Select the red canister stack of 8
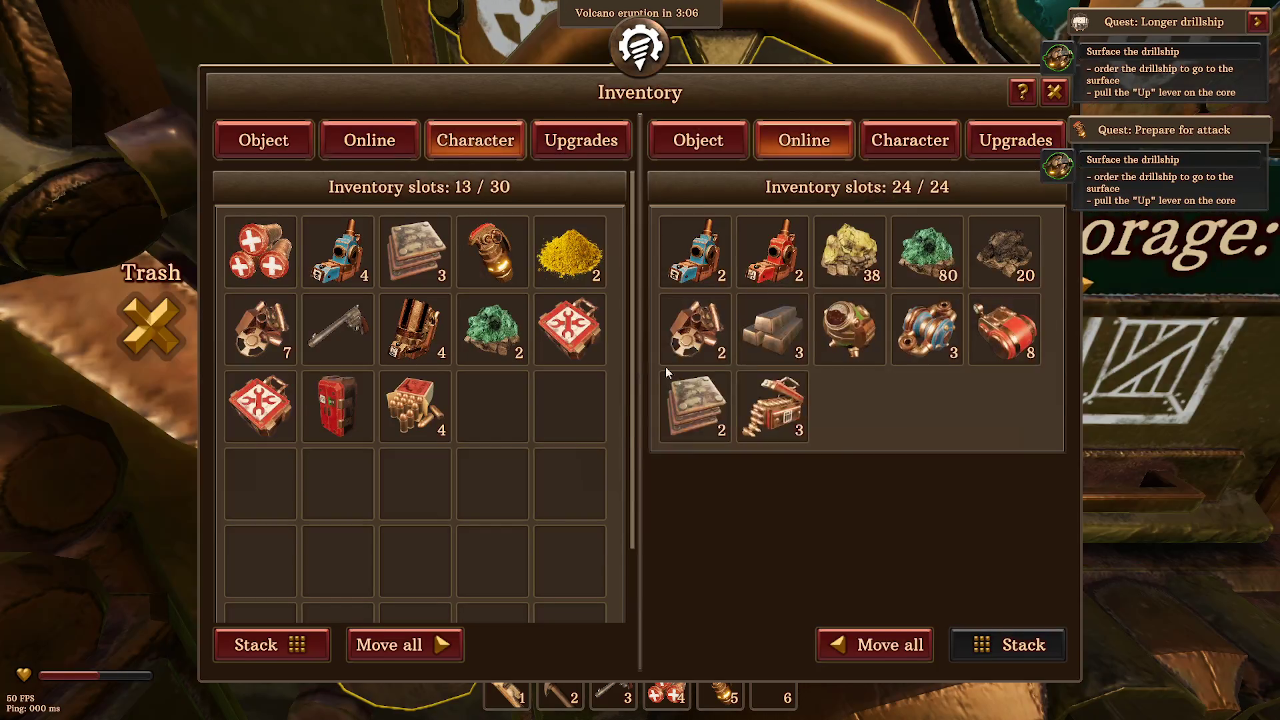Screen dimensions: 1280x720 (1004, 329)
